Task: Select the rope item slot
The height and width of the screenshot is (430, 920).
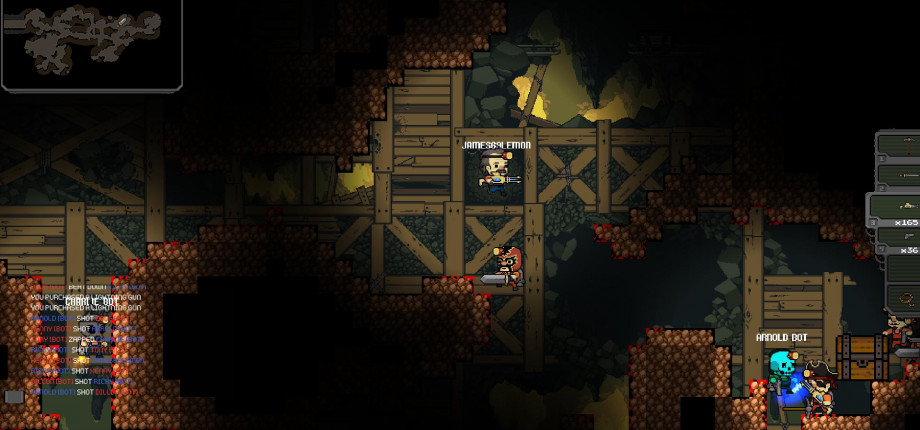Action: (x=903, y=297)
